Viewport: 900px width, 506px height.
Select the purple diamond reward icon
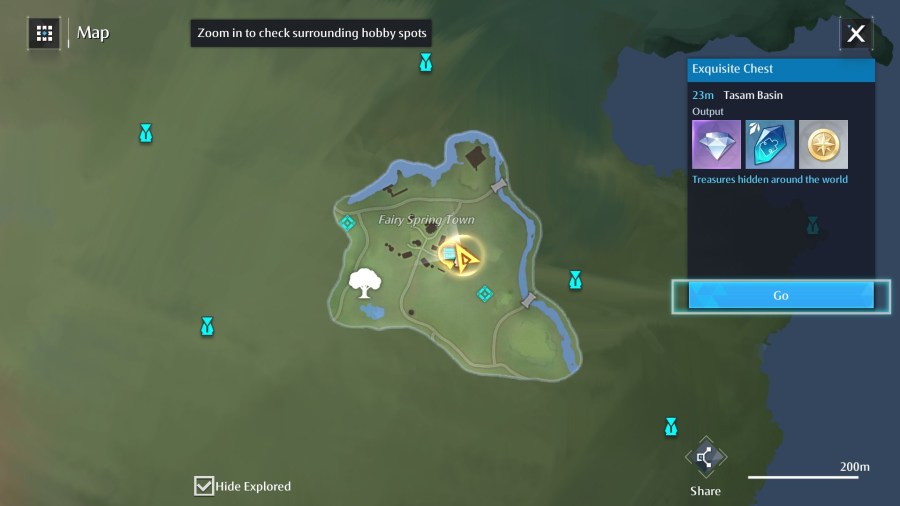pos(716,145)
